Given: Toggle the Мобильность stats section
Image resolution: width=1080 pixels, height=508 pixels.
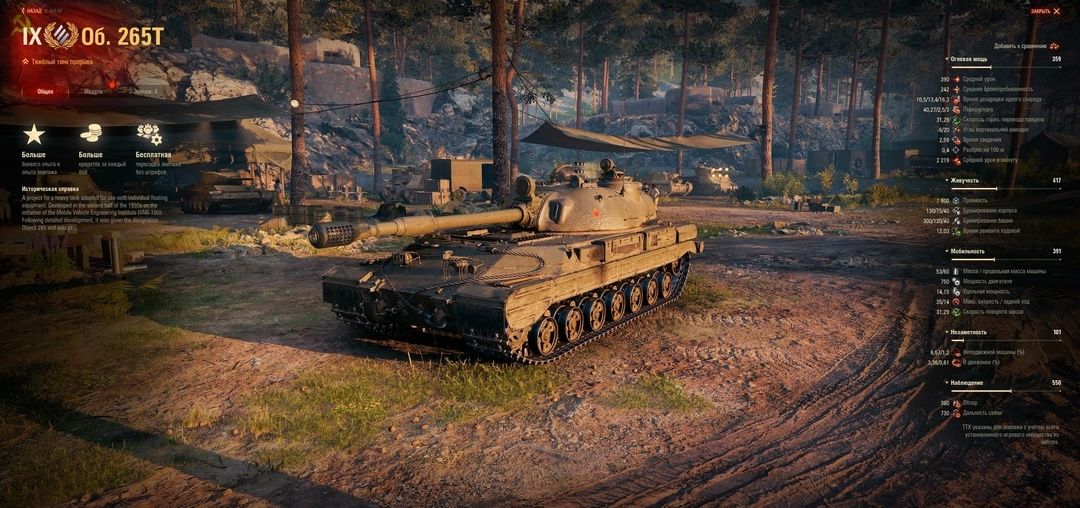Looking at the screenshot, I should point(968,251).
